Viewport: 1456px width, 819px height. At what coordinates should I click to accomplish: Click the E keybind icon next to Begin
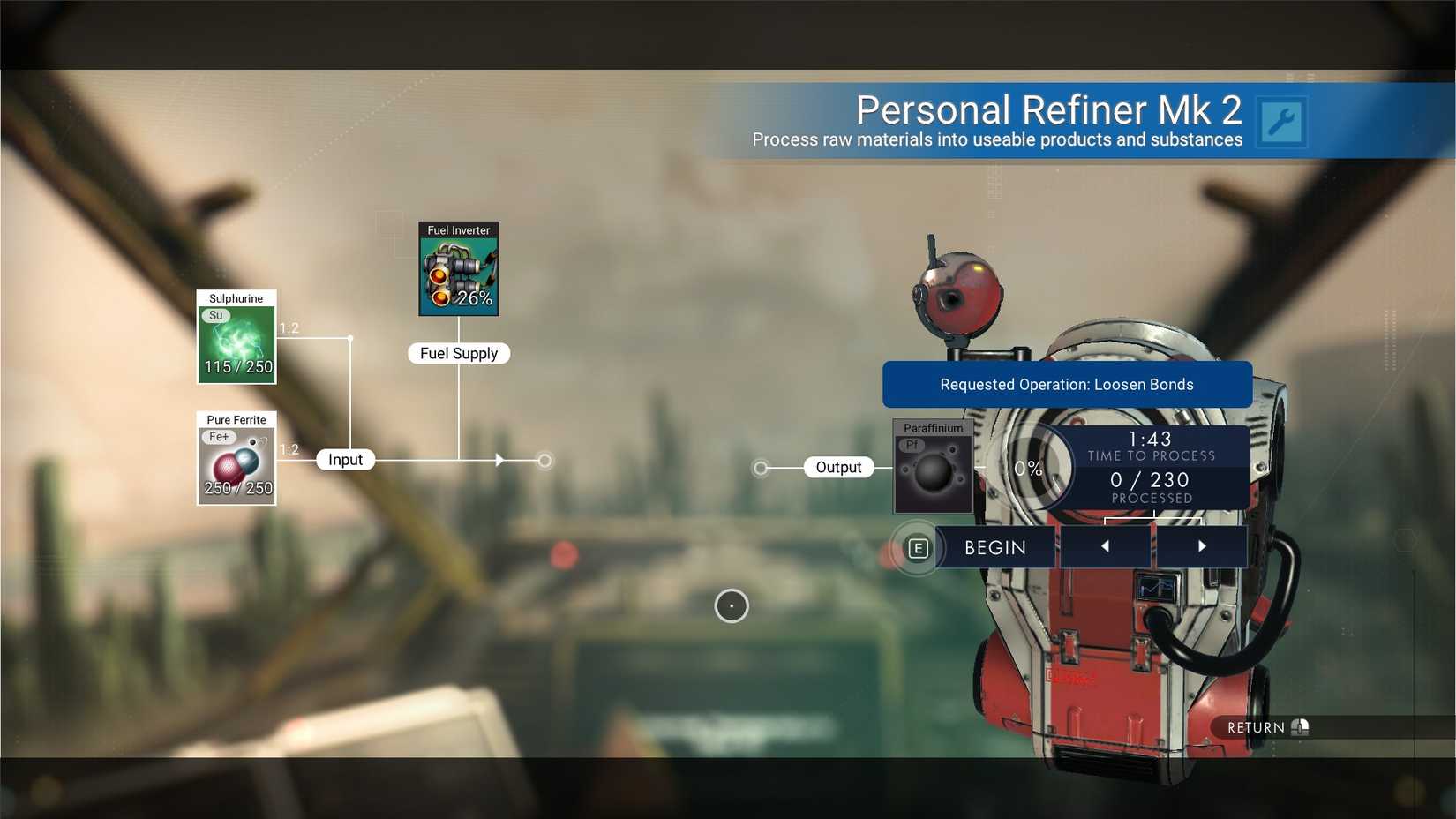[x=918, y=547]
